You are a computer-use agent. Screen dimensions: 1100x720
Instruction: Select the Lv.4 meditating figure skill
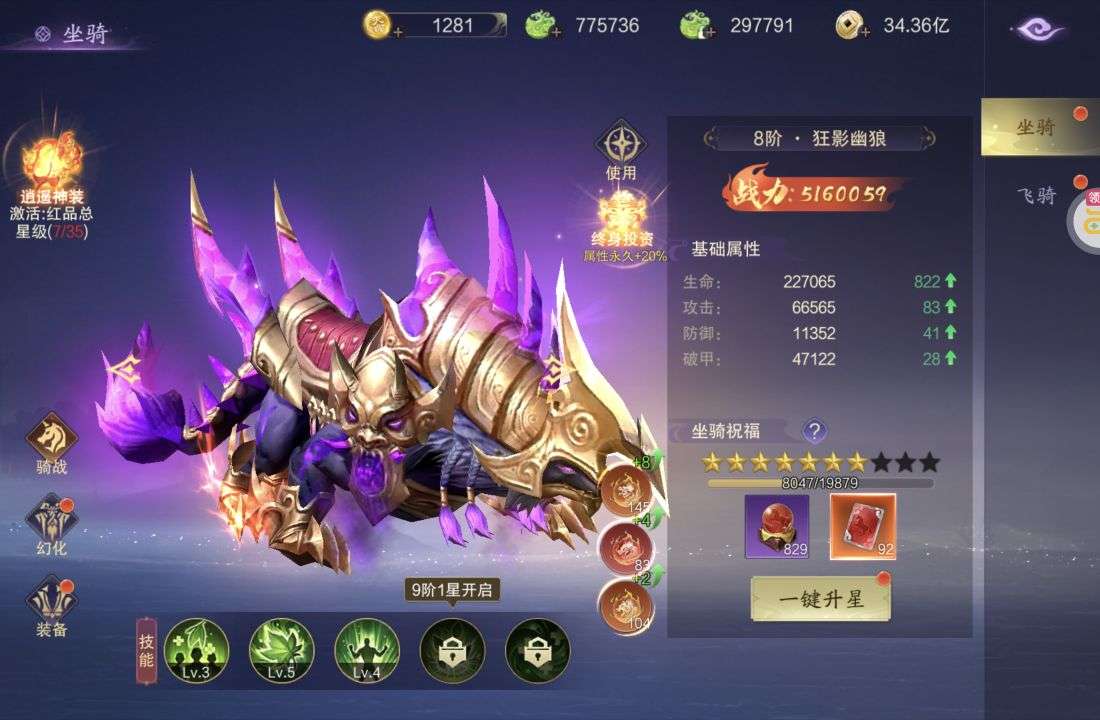tap(366, 650)
